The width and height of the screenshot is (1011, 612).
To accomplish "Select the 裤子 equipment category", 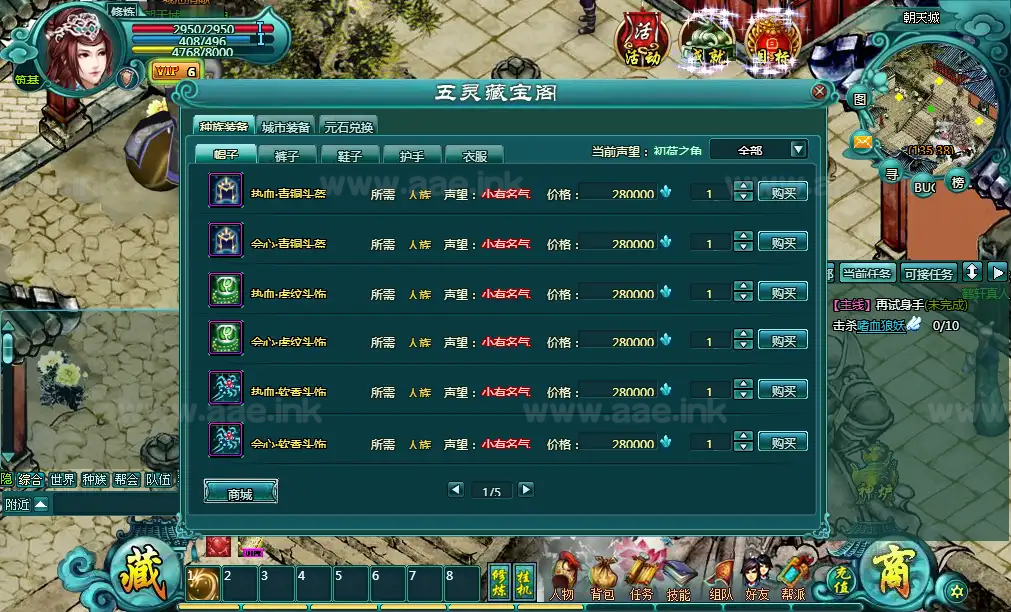I will (286, 155).
